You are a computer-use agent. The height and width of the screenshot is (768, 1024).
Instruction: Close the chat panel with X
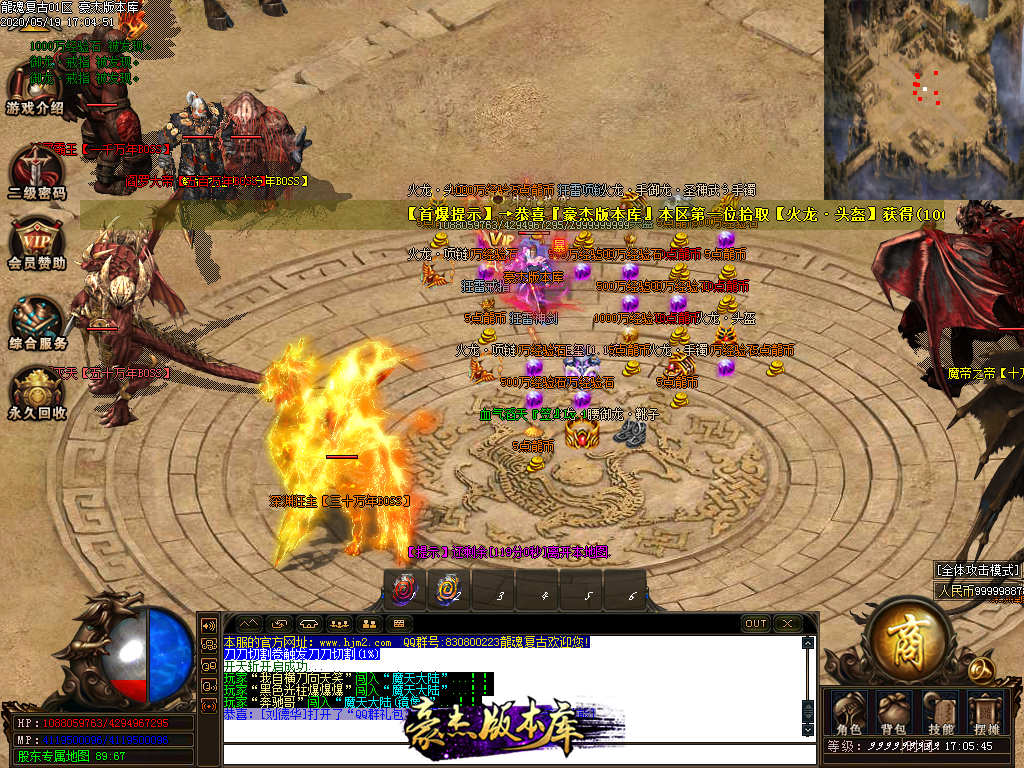click(787, 624)
